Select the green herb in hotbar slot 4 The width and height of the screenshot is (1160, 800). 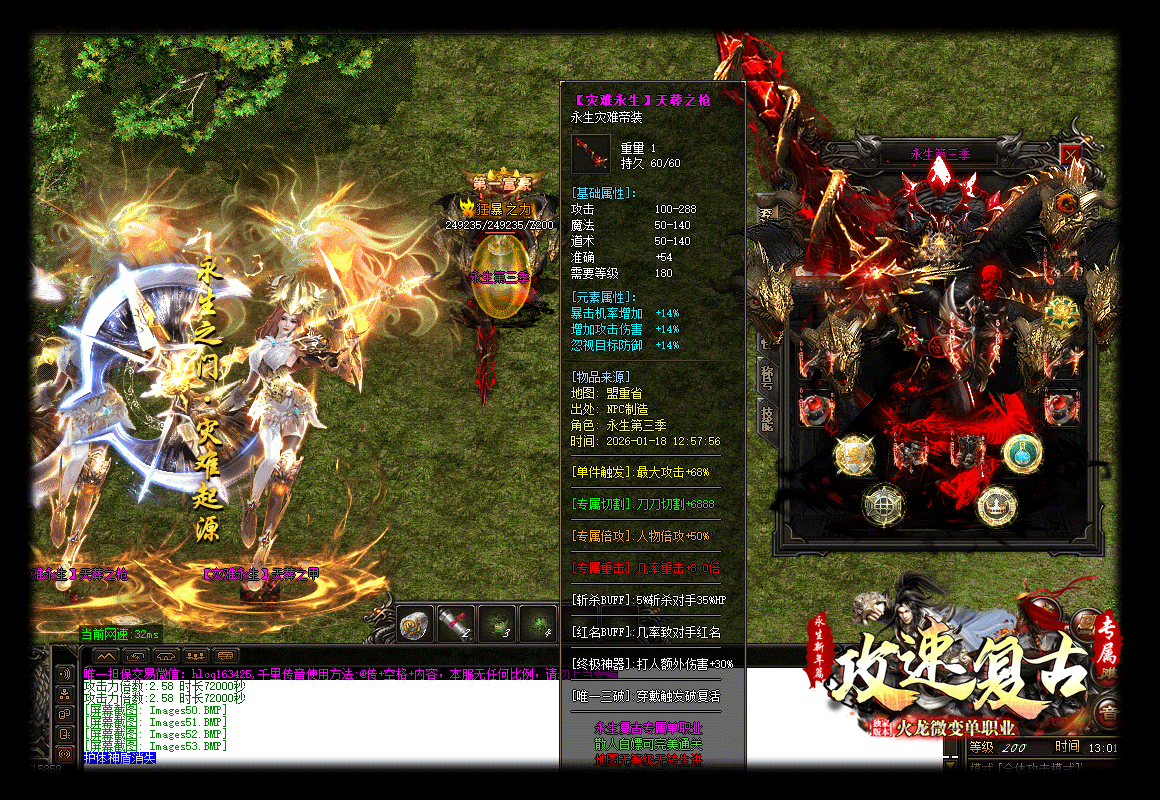[x=538, y=624]
